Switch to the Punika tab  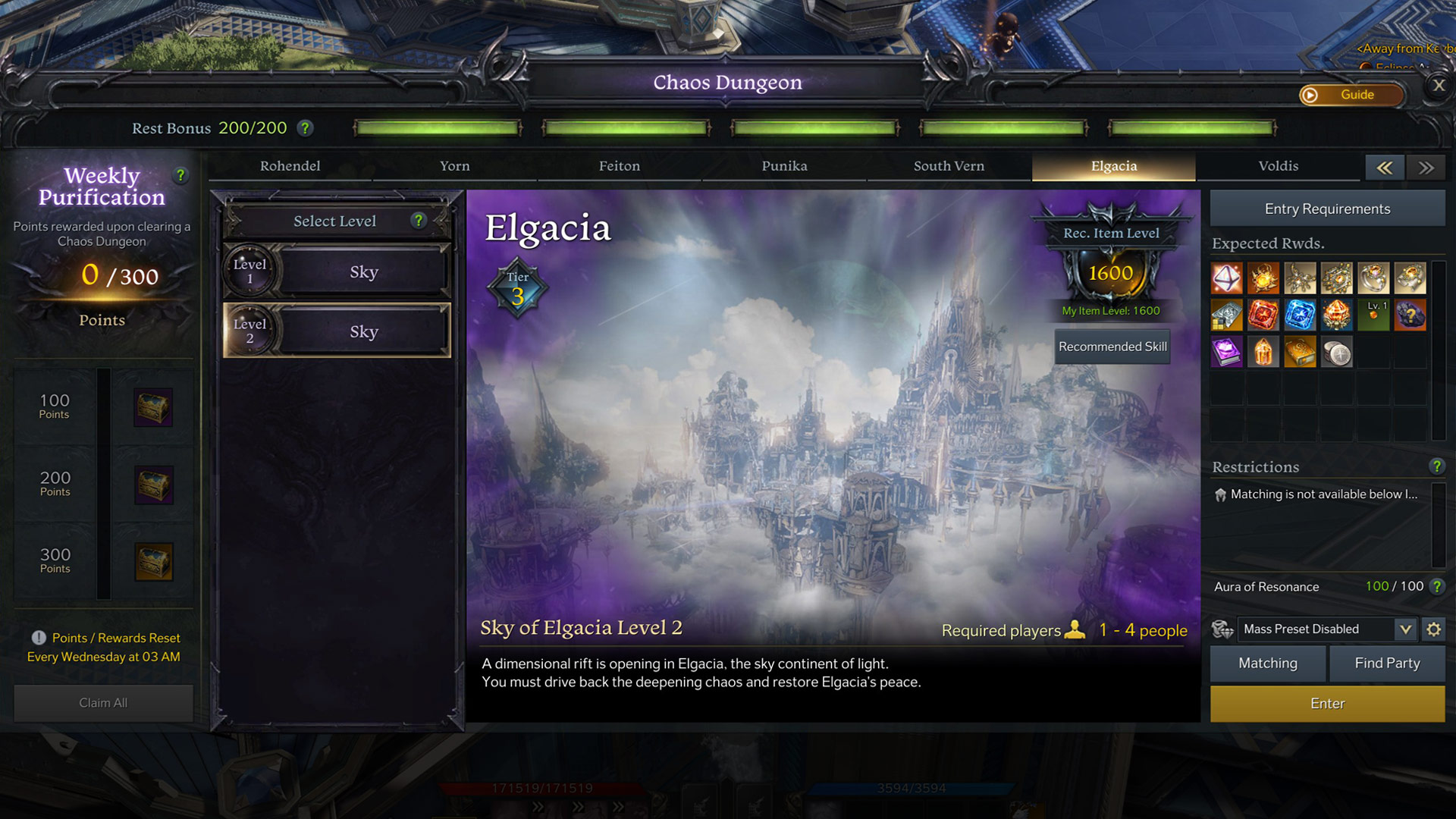tap(784, 166)
